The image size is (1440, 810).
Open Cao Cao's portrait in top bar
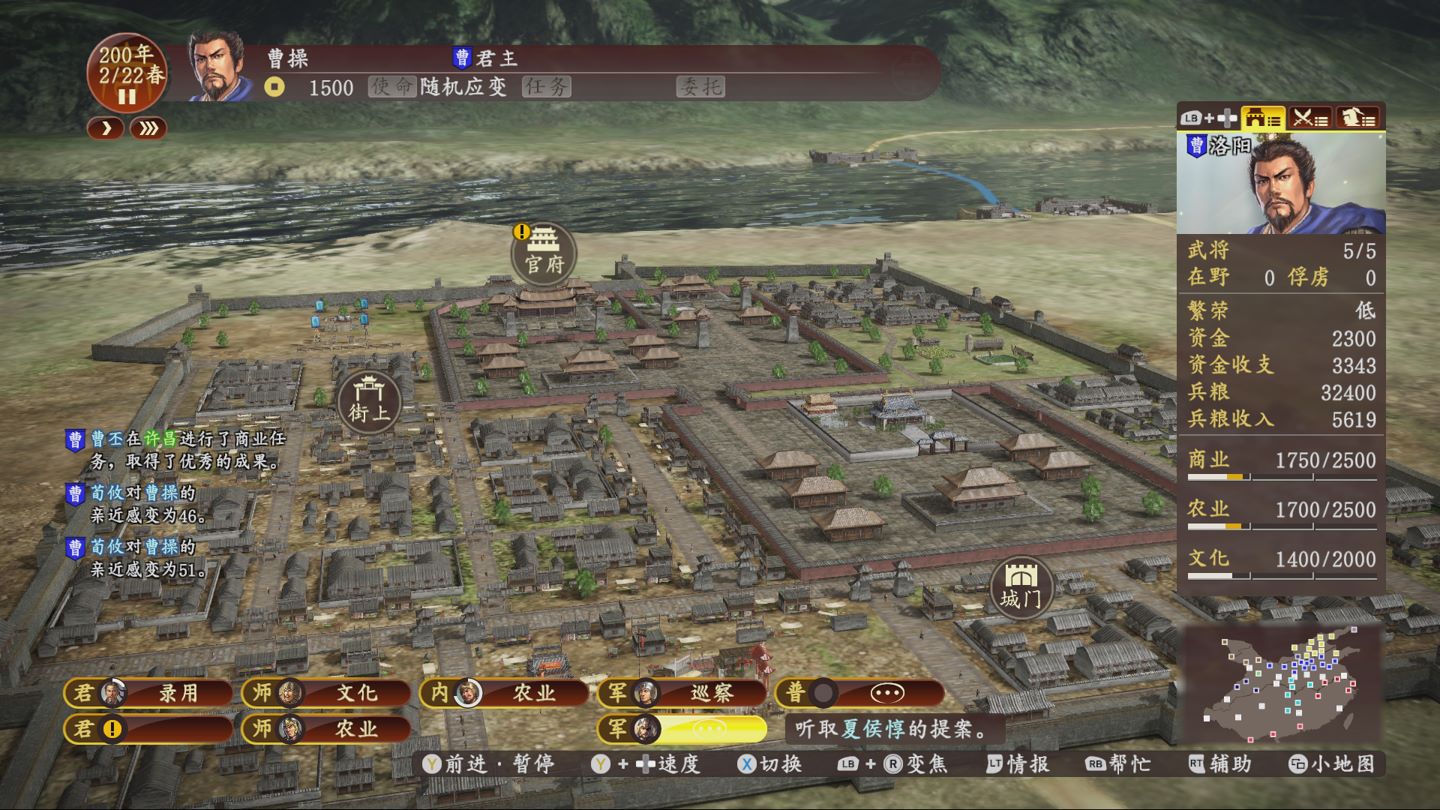tap(221, 68)
